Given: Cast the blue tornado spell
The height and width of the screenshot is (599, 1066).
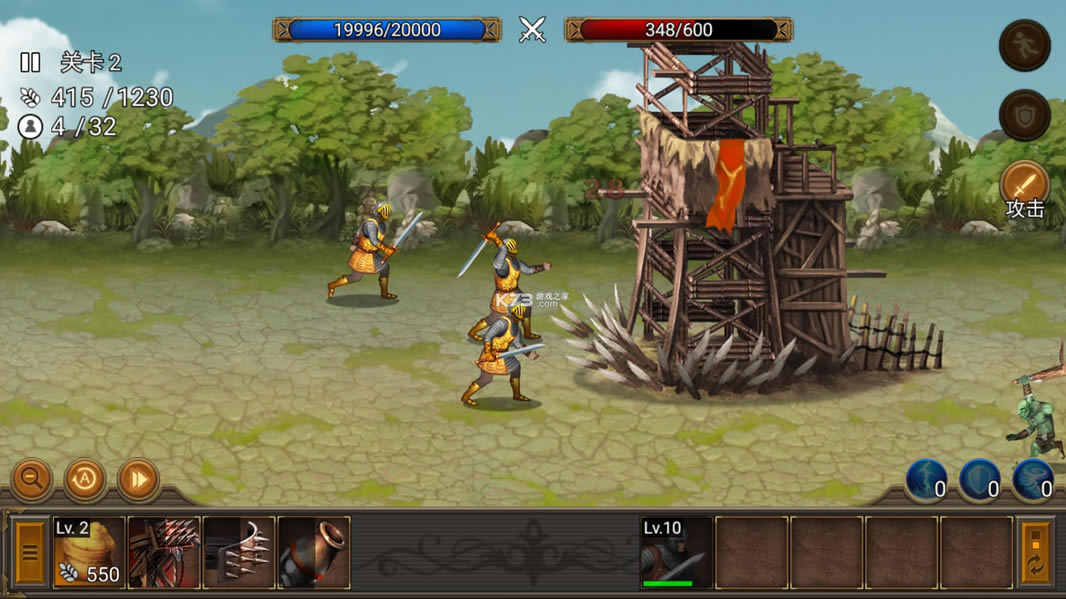Looking at the screenshot, I should [x=1033, y=480].
